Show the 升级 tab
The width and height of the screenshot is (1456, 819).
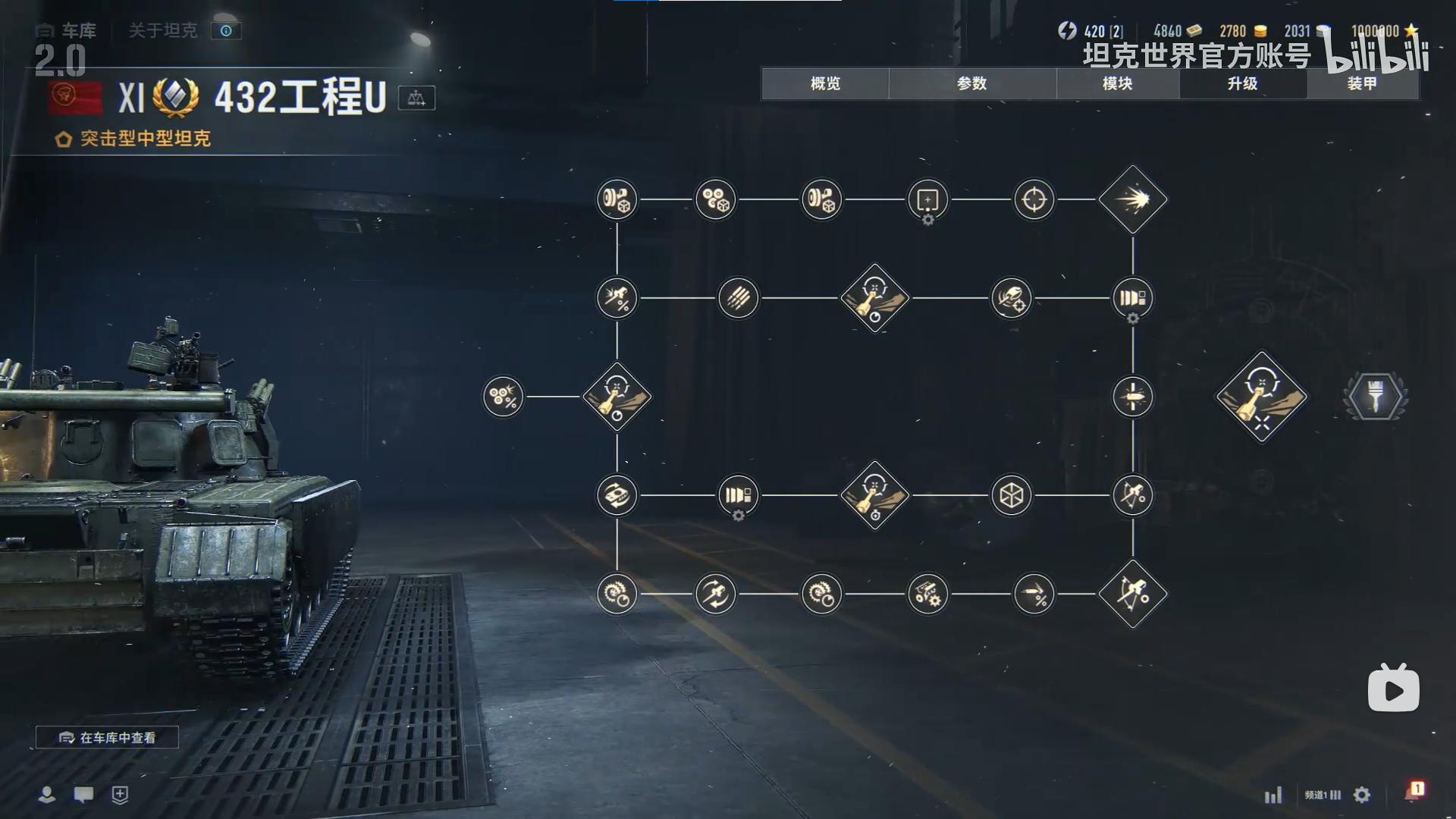1242,83
